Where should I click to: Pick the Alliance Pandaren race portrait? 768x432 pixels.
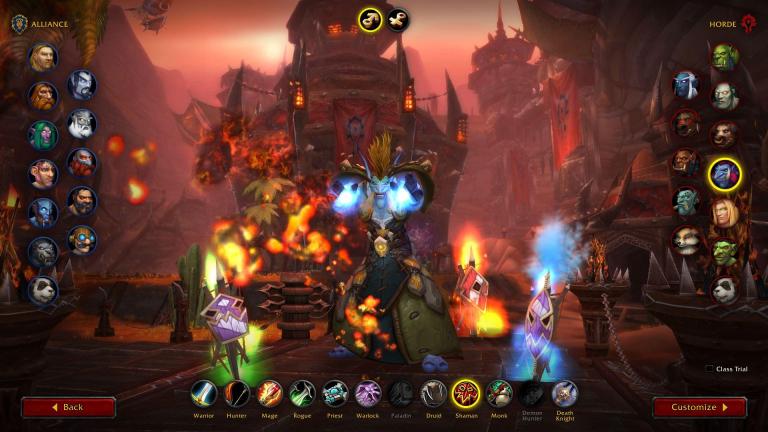(43, 290)
